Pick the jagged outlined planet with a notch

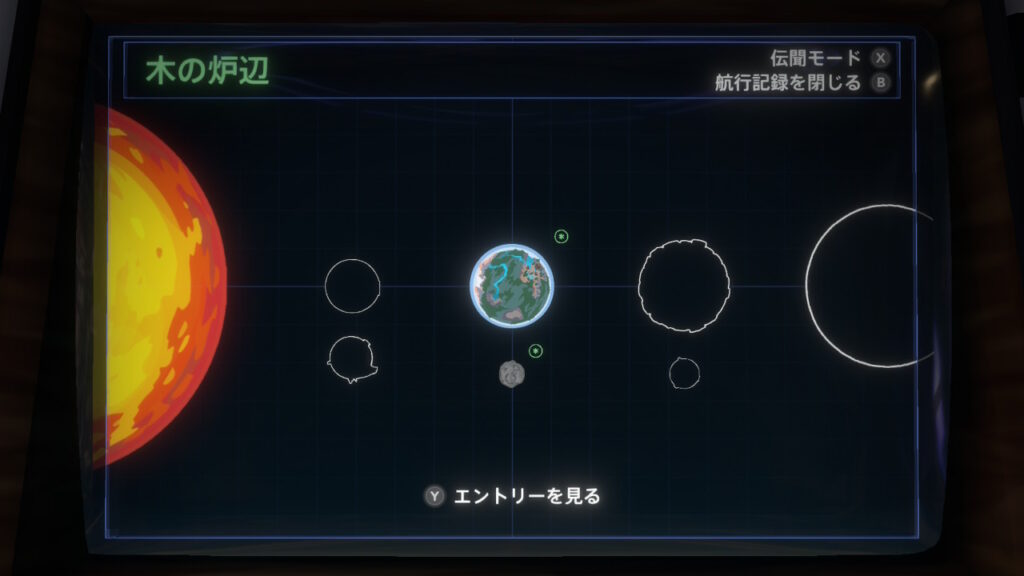tap(352, 360)
